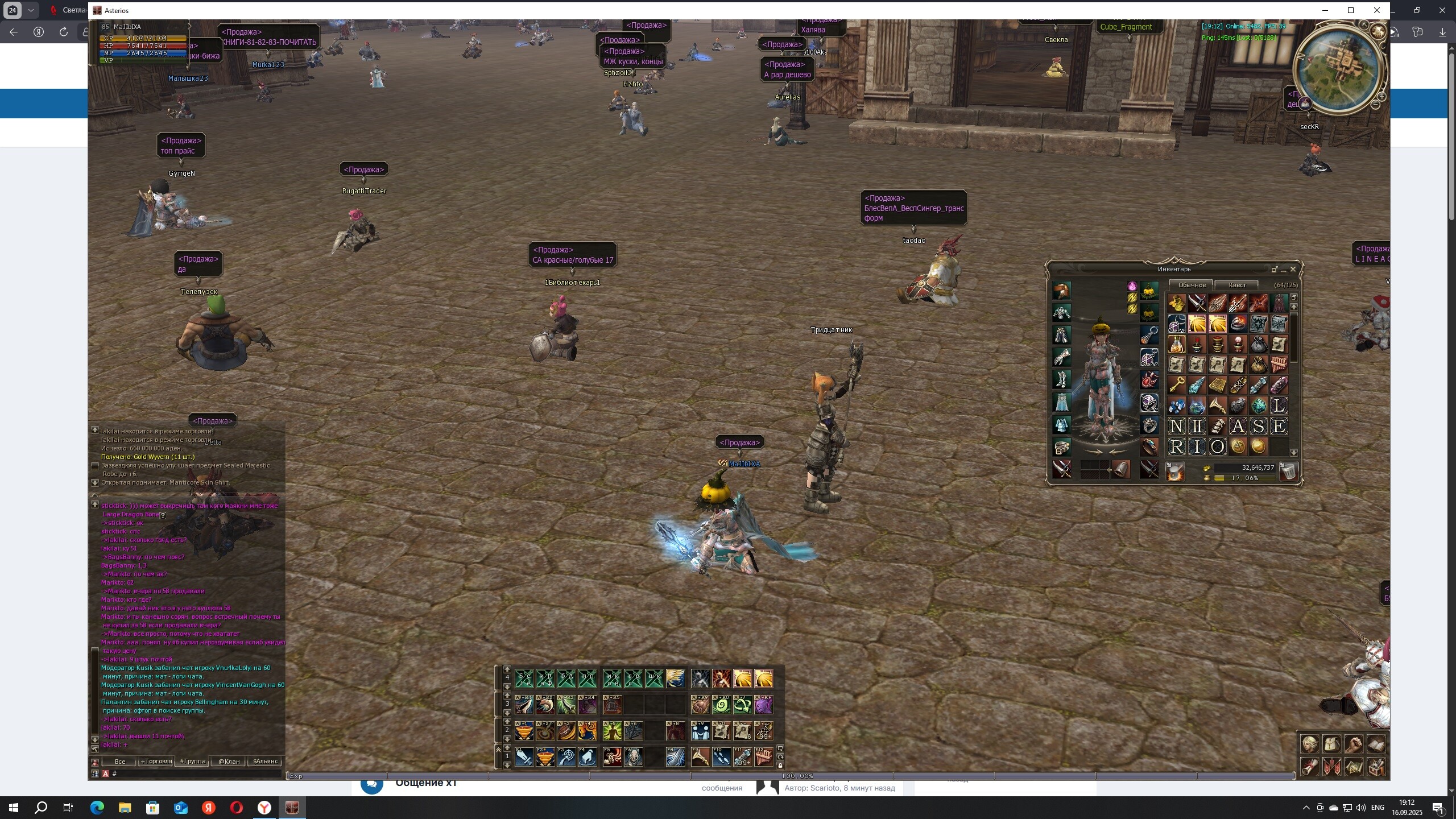The height and width of the screenshot is (819, 1456).
Task: Click the equipped helmet slot
Action: [x=1061, y=291]
